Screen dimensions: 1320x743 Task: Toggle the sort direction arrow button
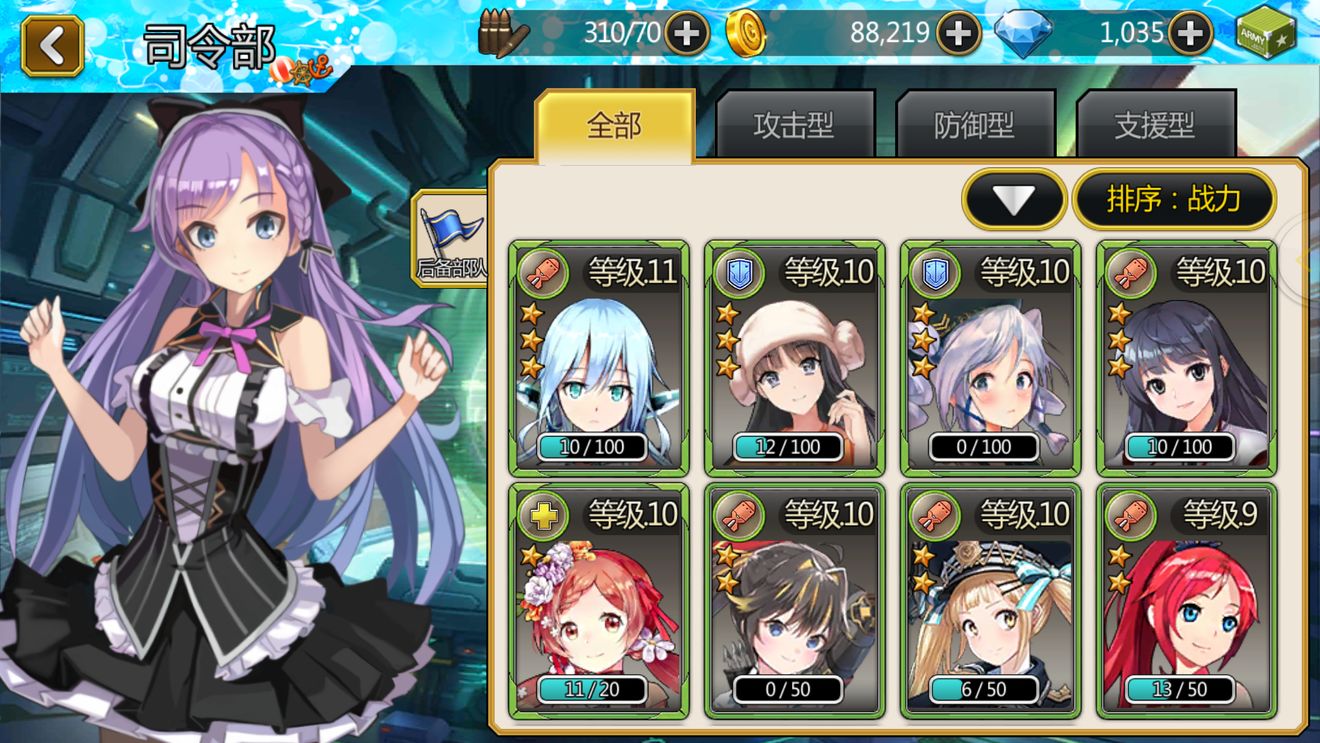pos(1014,200)
